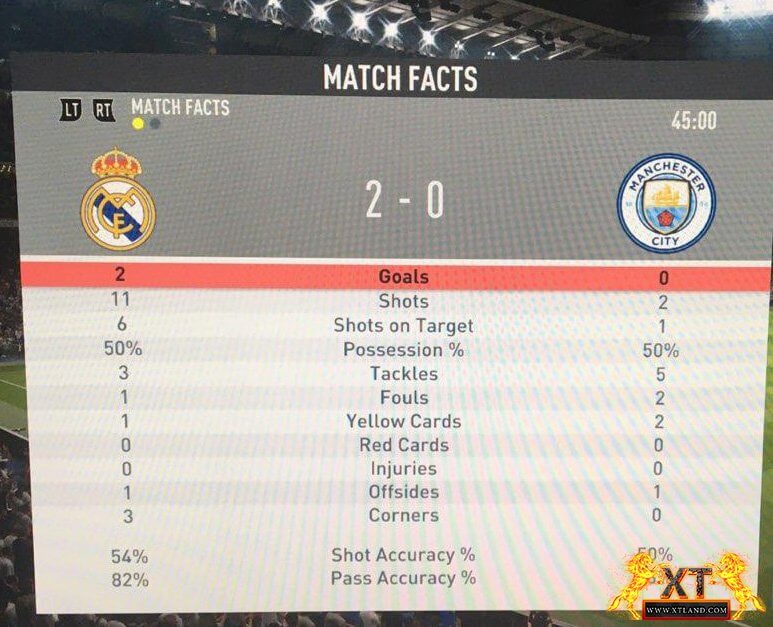Pick the Corners stat row

(x=403, y=516)
